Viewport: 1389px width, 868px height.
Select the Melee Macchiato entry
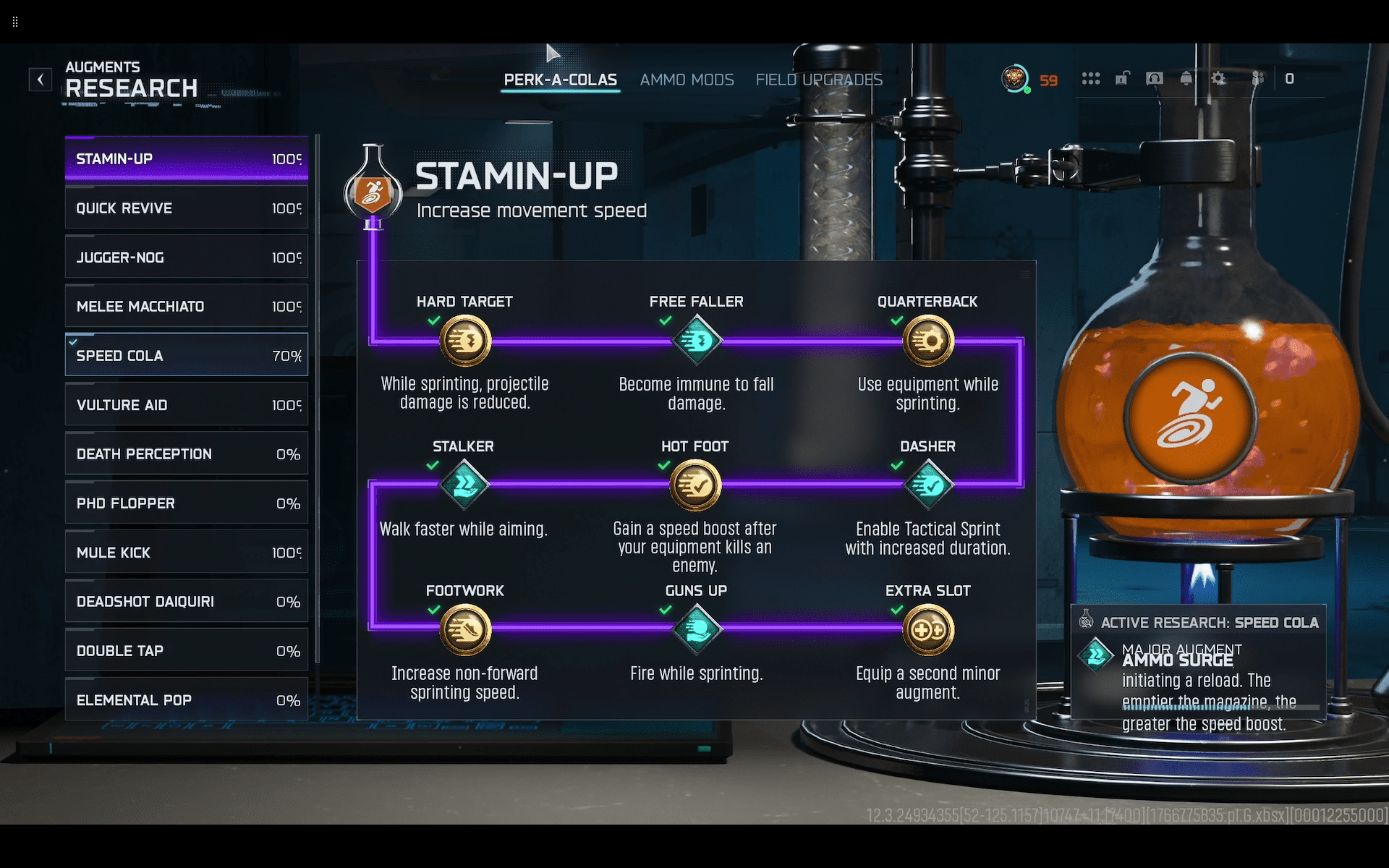tap(187, 307)
